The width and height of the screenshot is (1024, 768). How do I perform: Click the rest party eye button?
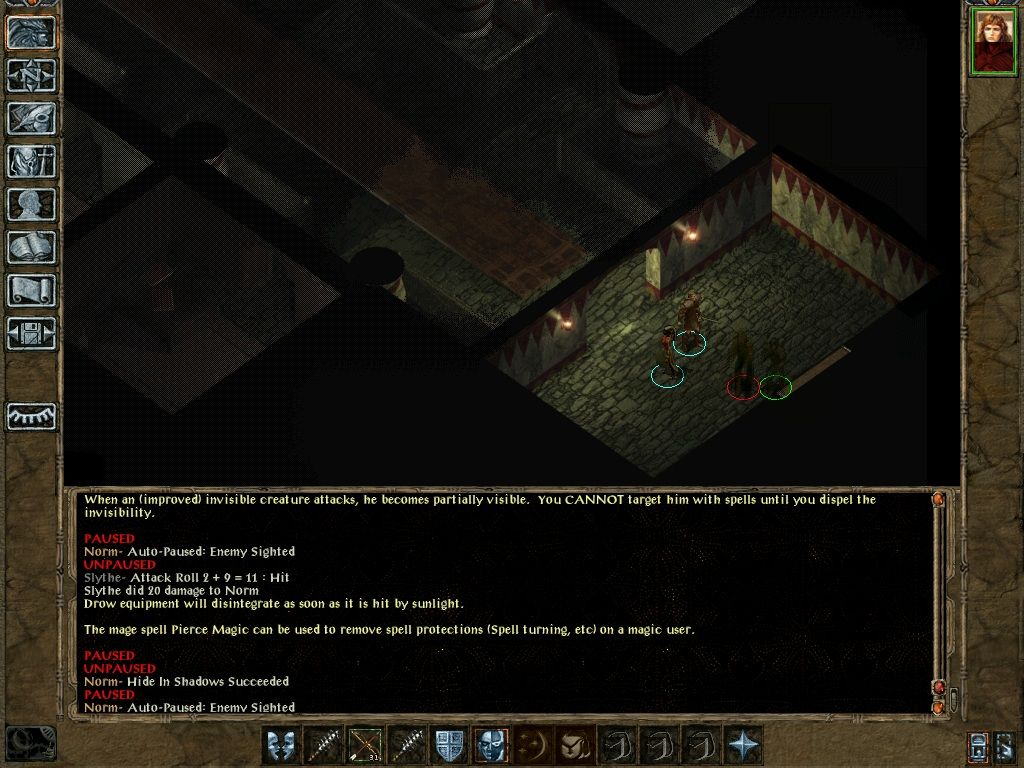click(32, 416)
